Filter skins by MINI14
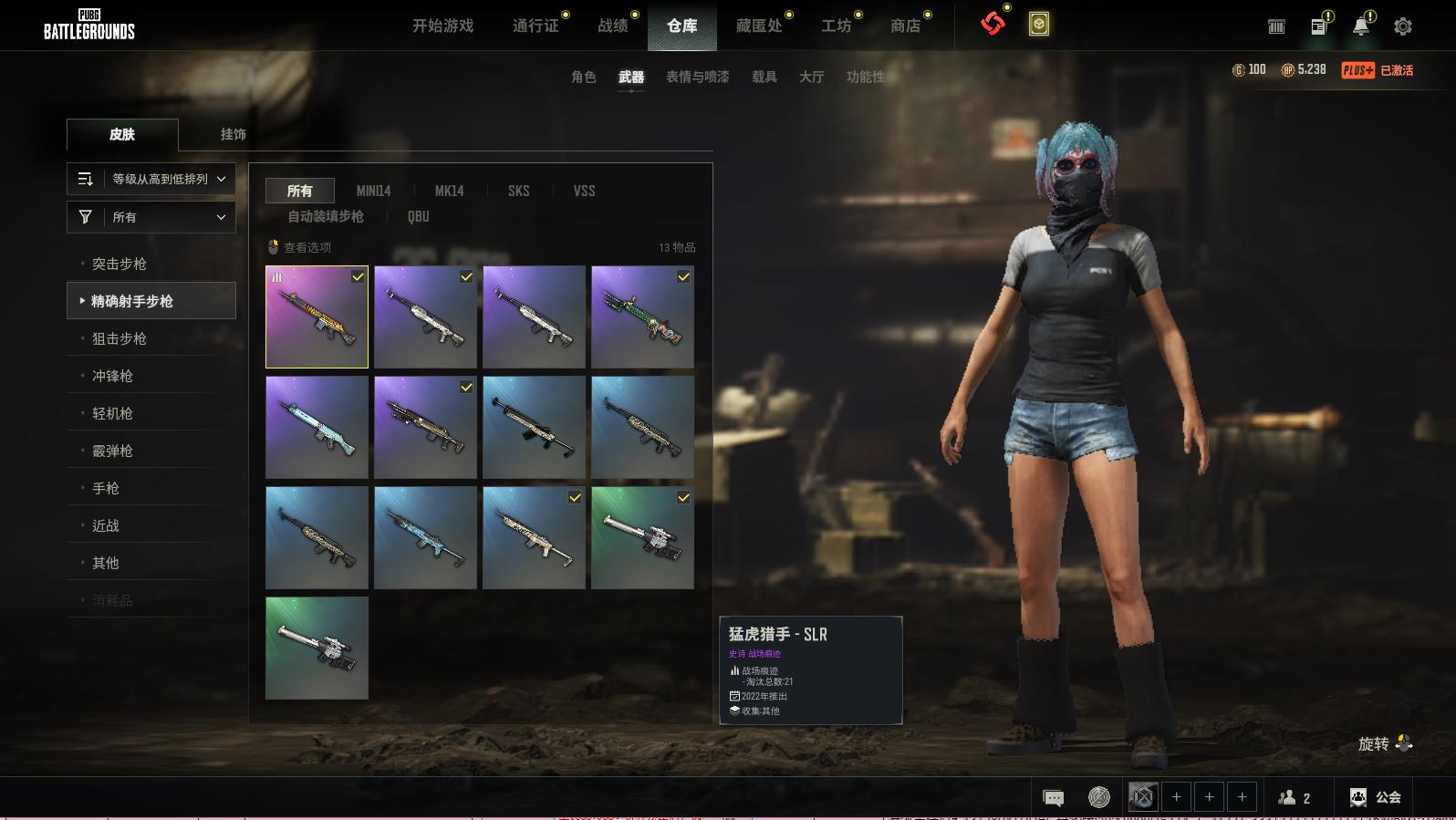The width and height of the screenshot is (1456, 820). [373, 191]
